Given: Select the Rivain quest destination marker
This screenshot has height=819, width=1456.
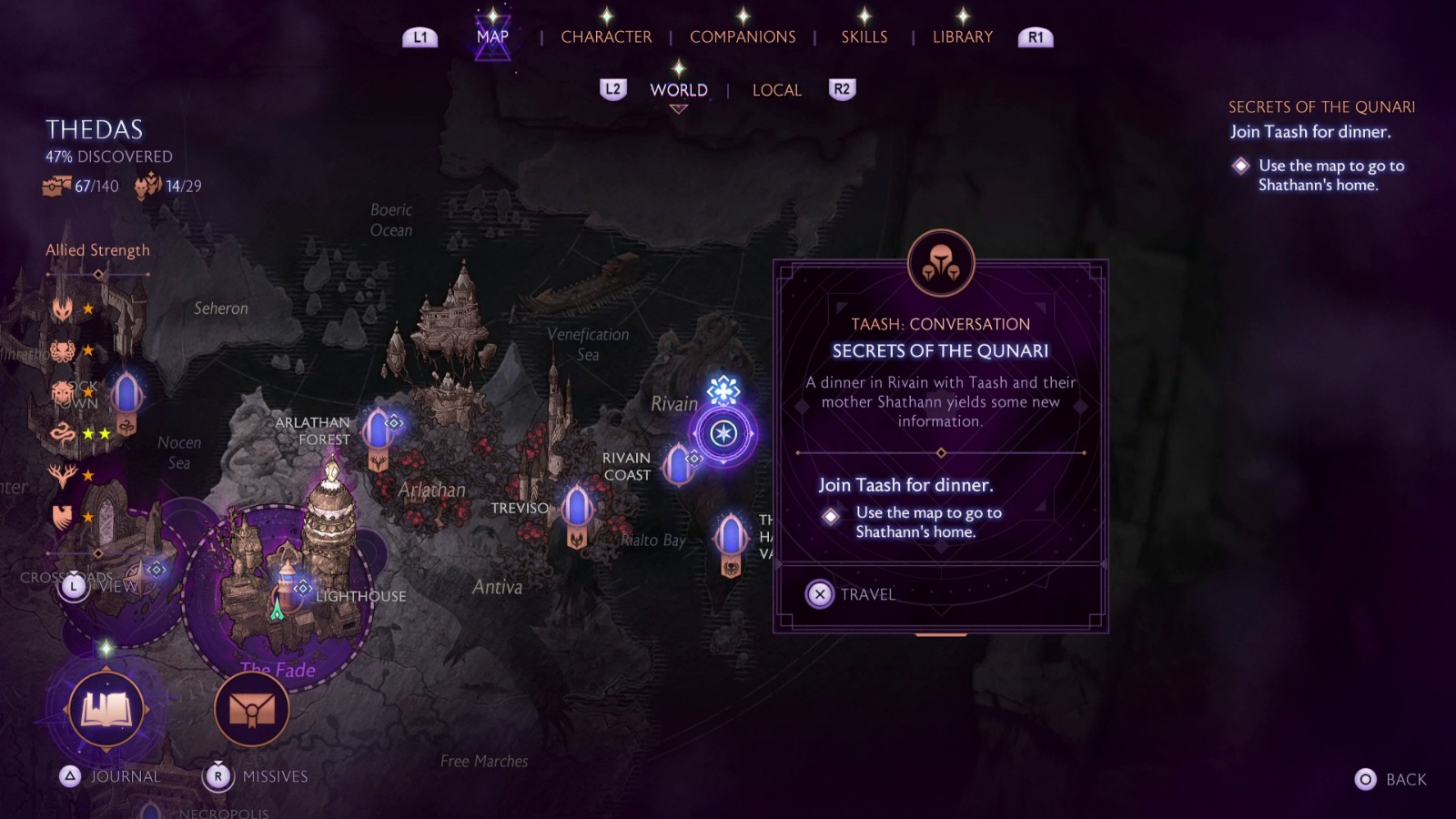Looking at the screenshot, I should 723,433.
